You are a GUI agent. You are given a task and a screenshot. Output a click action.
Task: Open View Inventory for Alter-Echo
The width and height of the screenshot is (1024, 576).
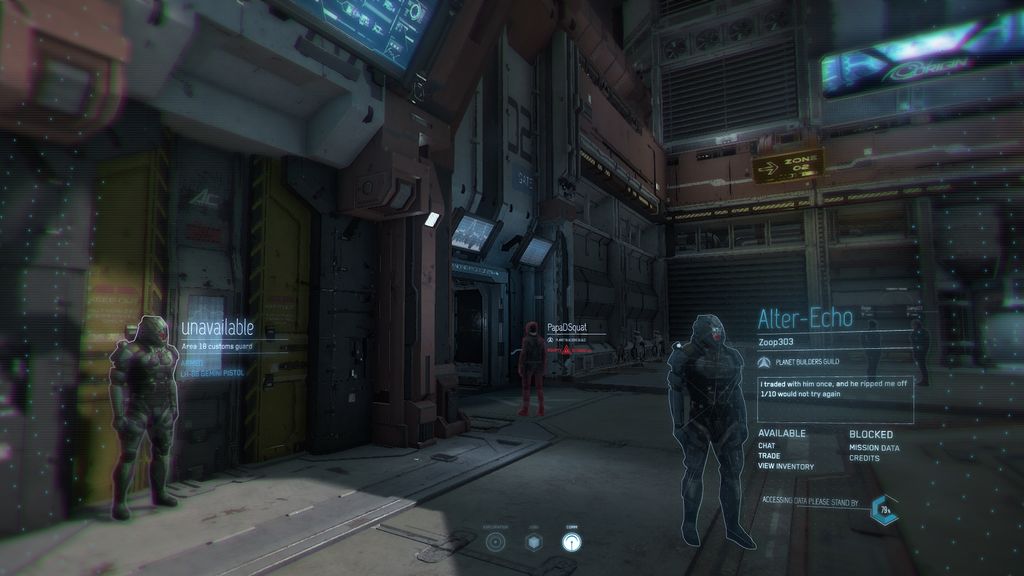tap(786, 467)
